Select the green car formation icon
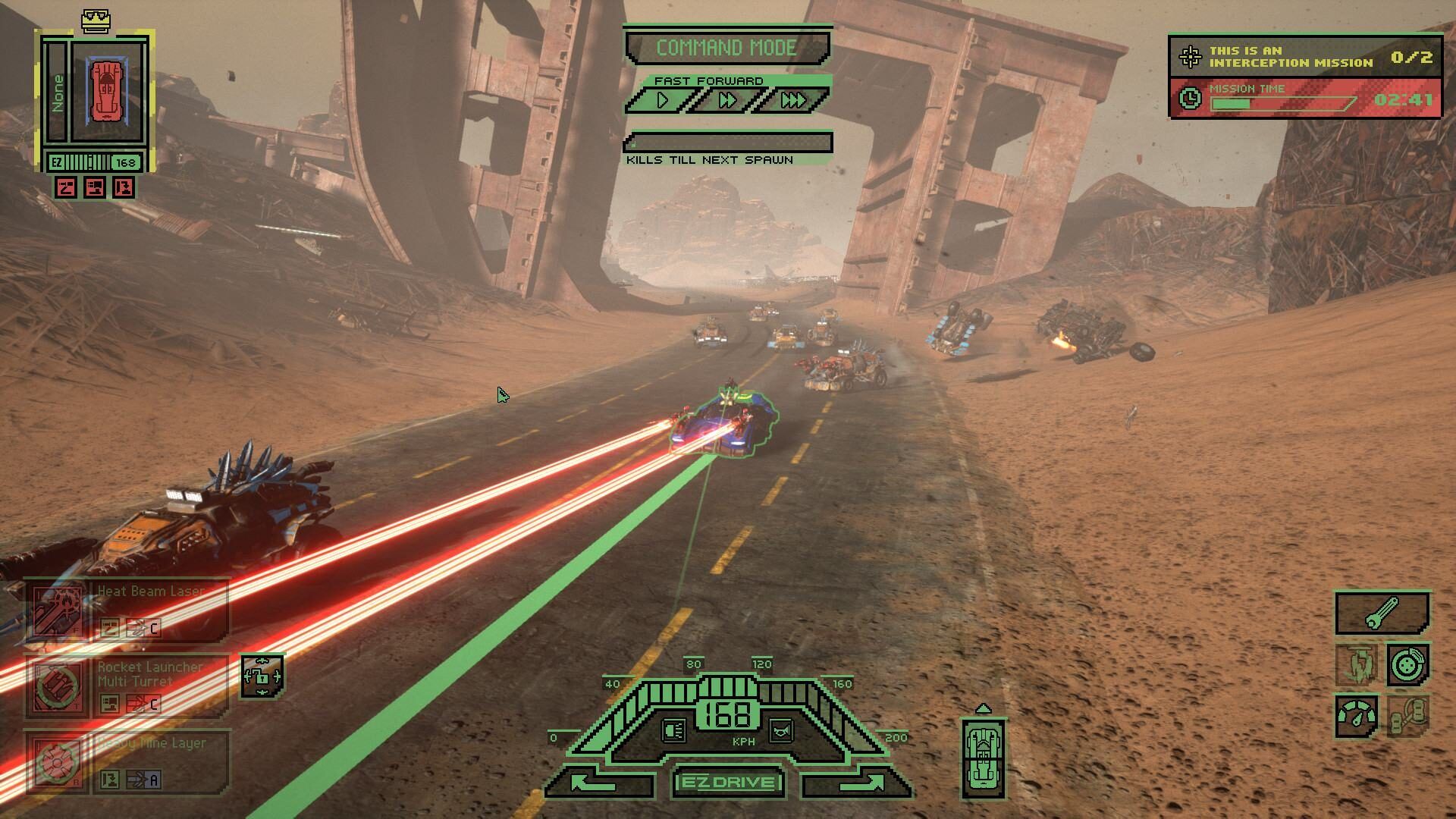1456x819 pixels. (983, 758)
